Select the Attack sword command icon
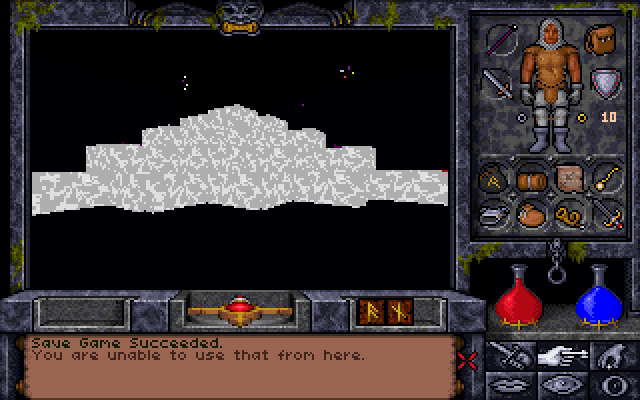640x400 pixels. [x=508, y=356]
